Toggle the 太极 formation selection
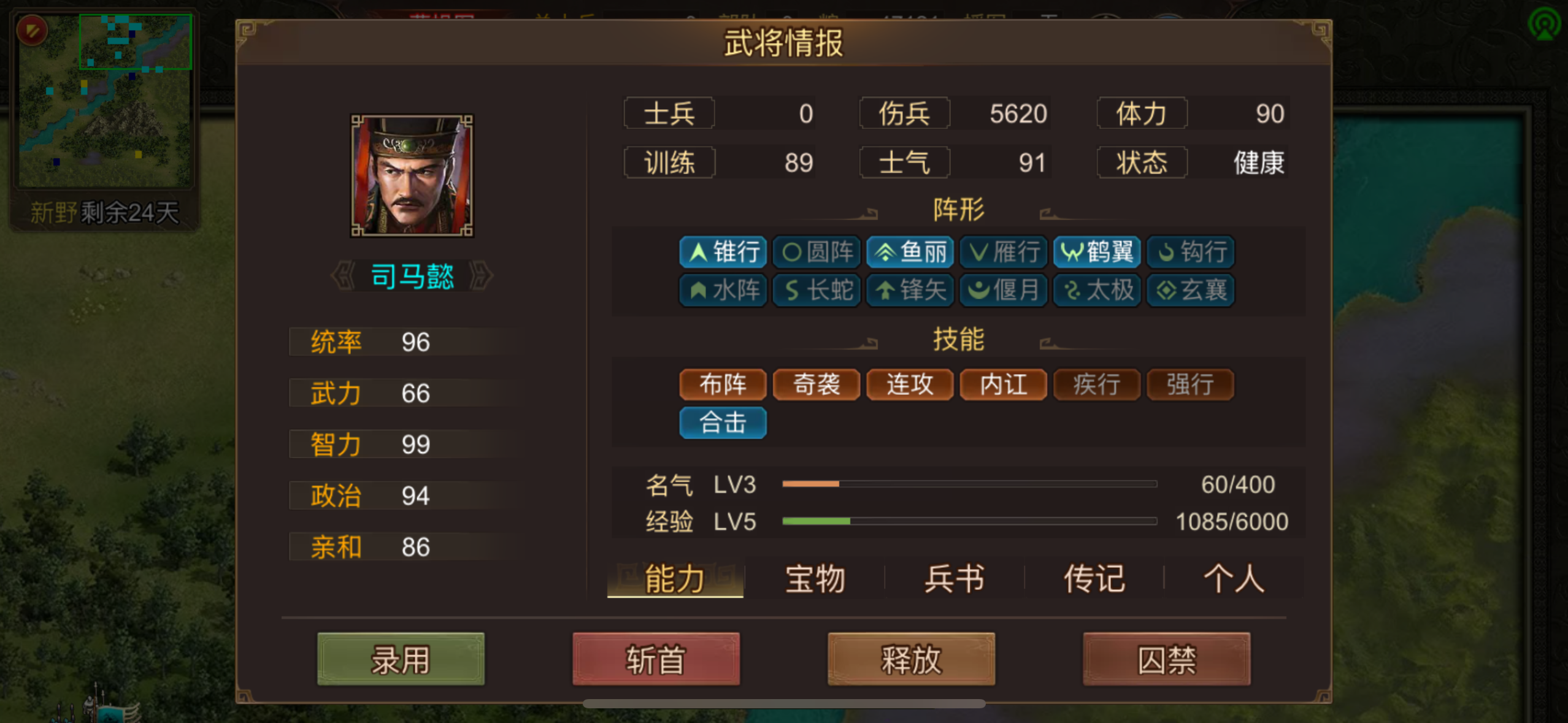Viewport: 1568px width, 723px height. point(1097,291)
